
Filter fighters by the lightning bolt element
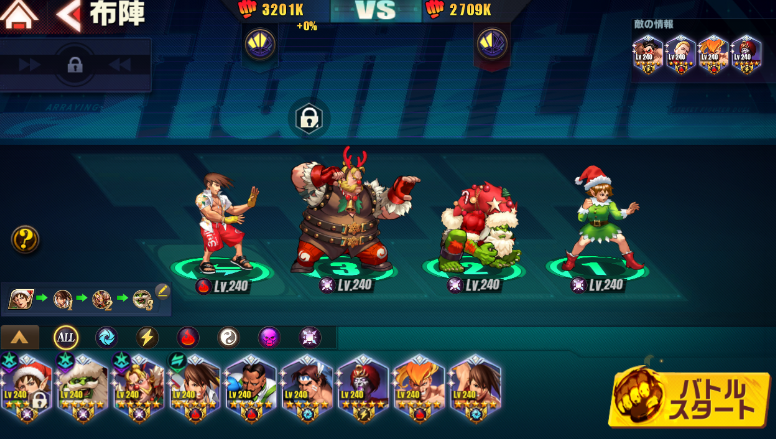pyautogui.click(x=146, y=337)
